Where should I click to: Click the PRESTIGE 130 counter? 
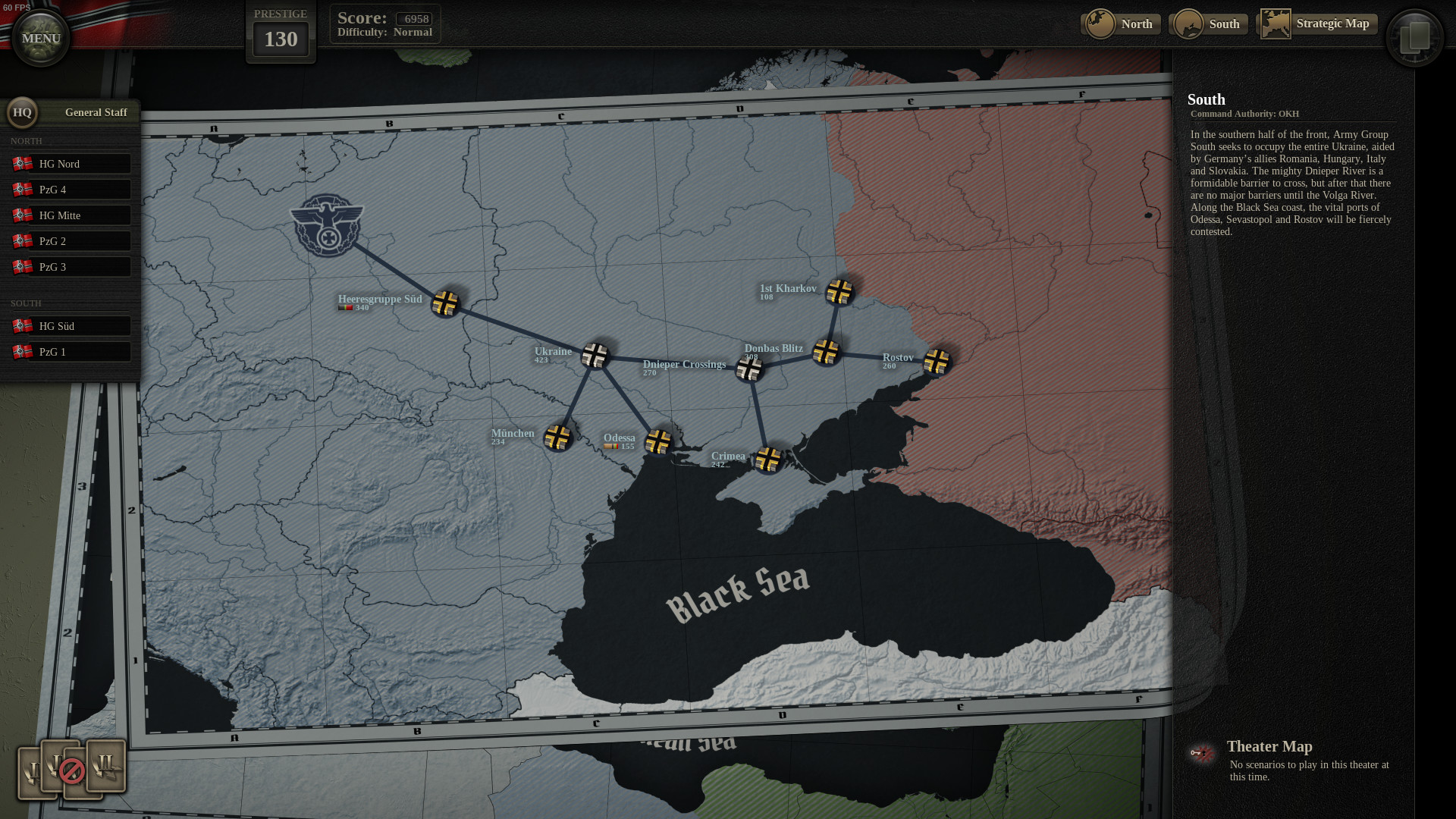tap(281, 38)
